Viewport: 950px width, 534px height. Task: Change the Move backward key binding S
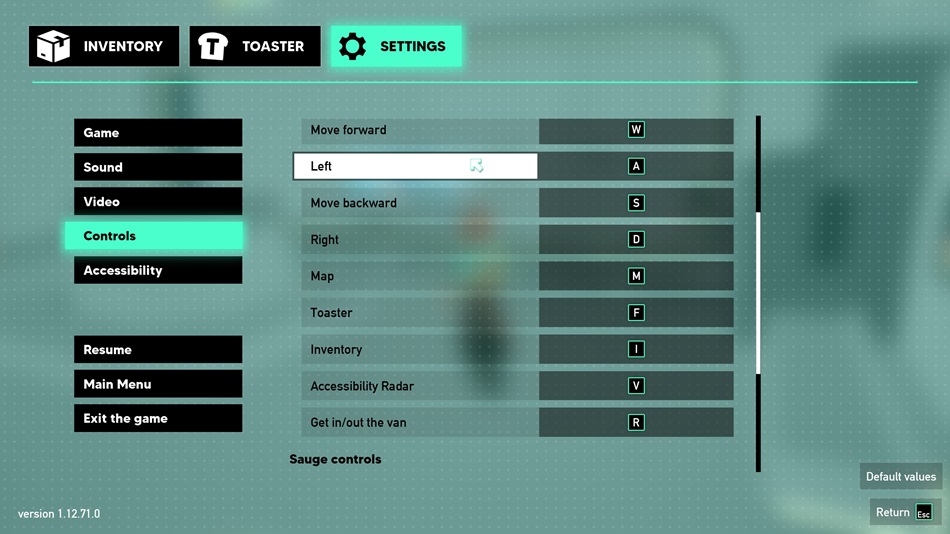coord(636,203)
